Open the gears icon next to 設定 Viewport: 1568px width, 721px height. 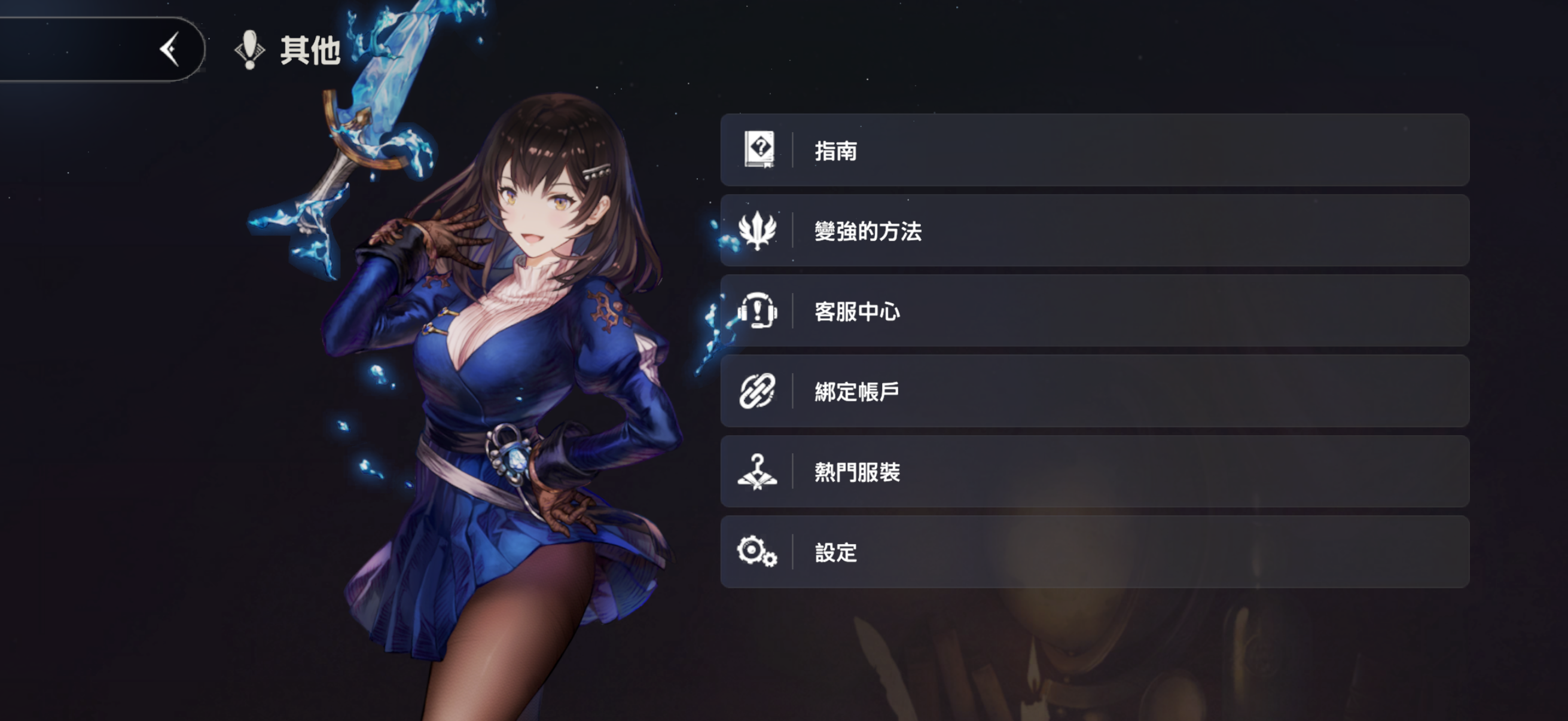[x=756, y=552]
